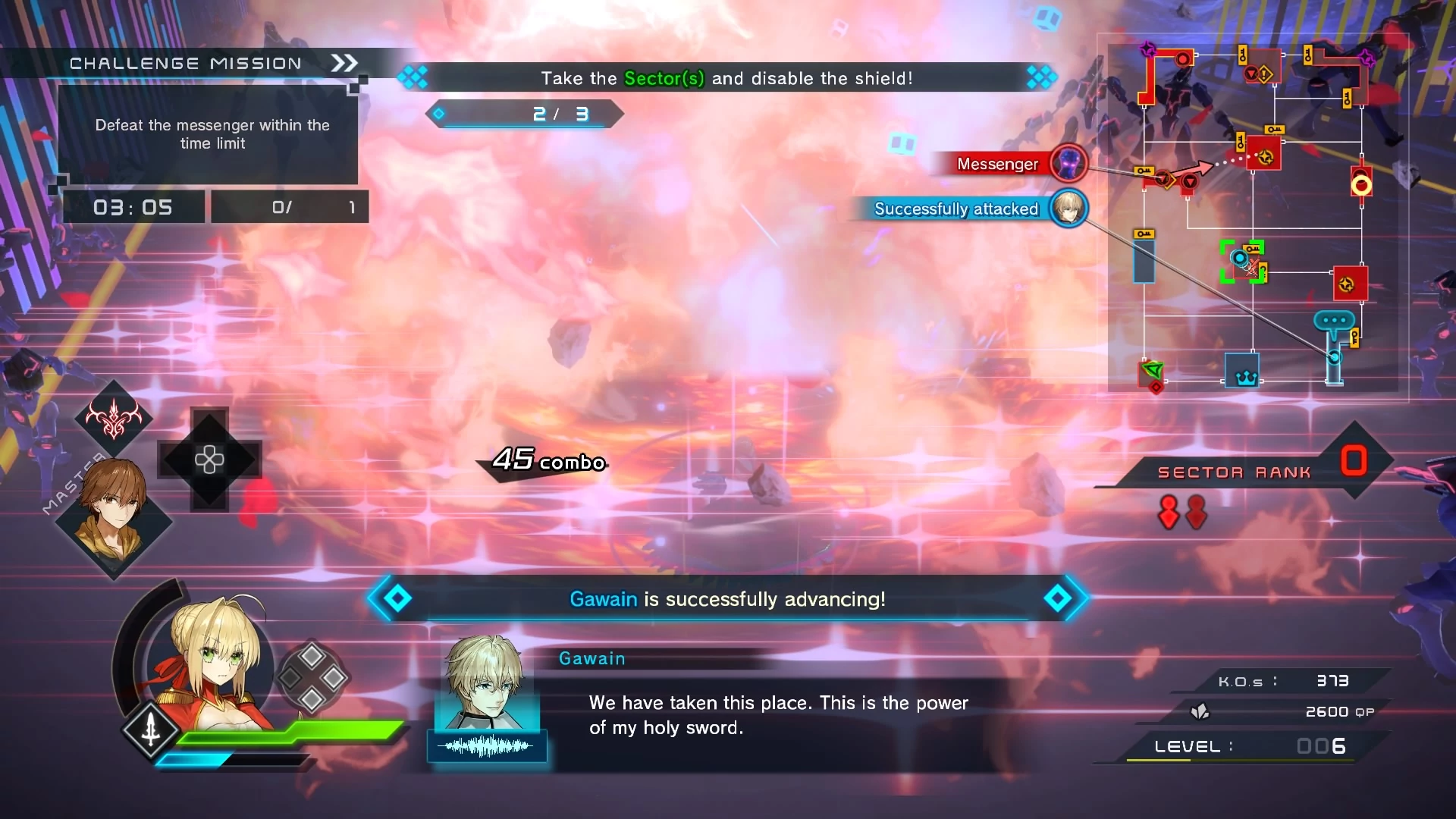Activate the red Command Seal icon

click(114, 418)
